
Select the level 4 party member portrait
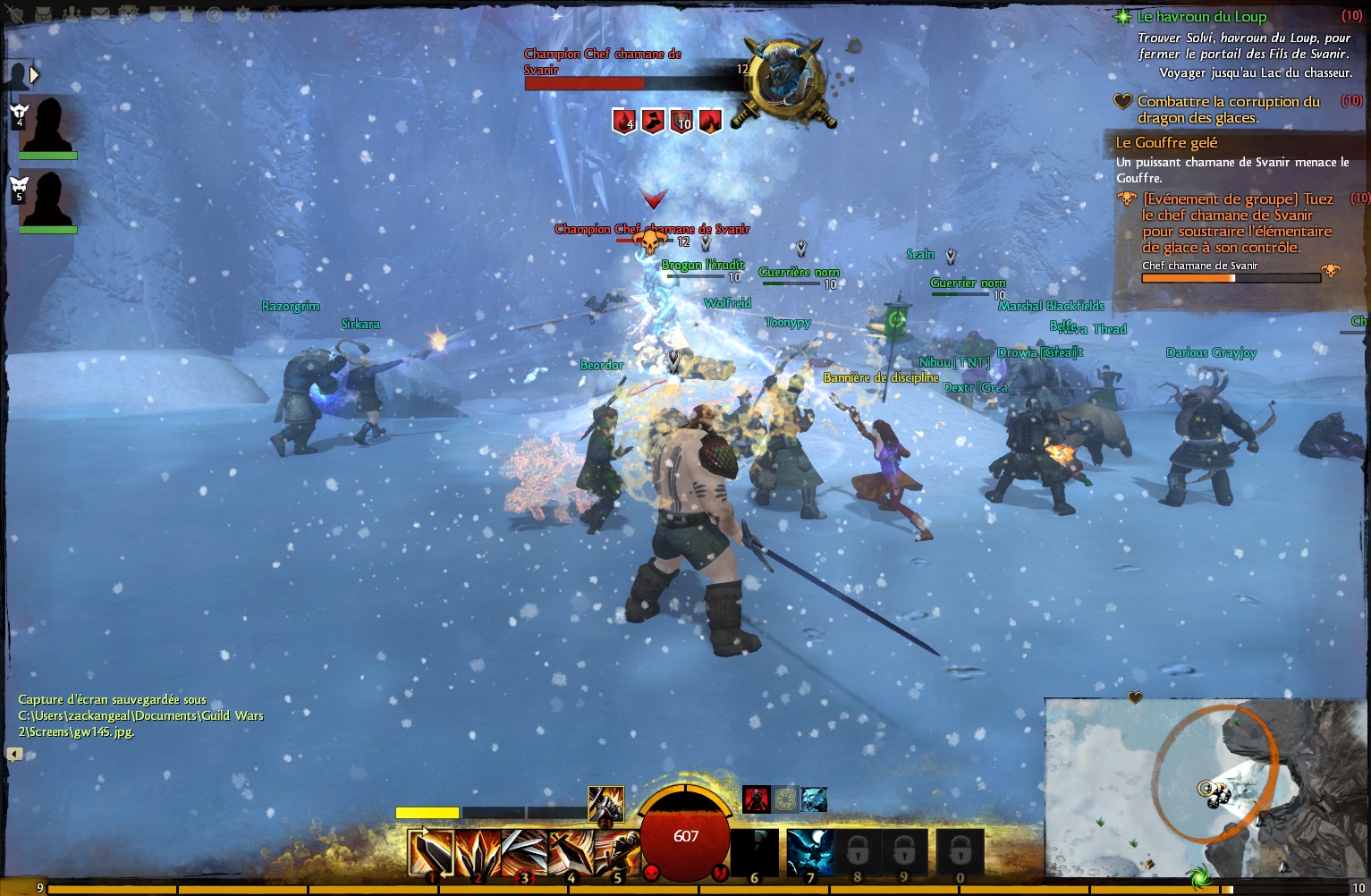click(47, 125)
